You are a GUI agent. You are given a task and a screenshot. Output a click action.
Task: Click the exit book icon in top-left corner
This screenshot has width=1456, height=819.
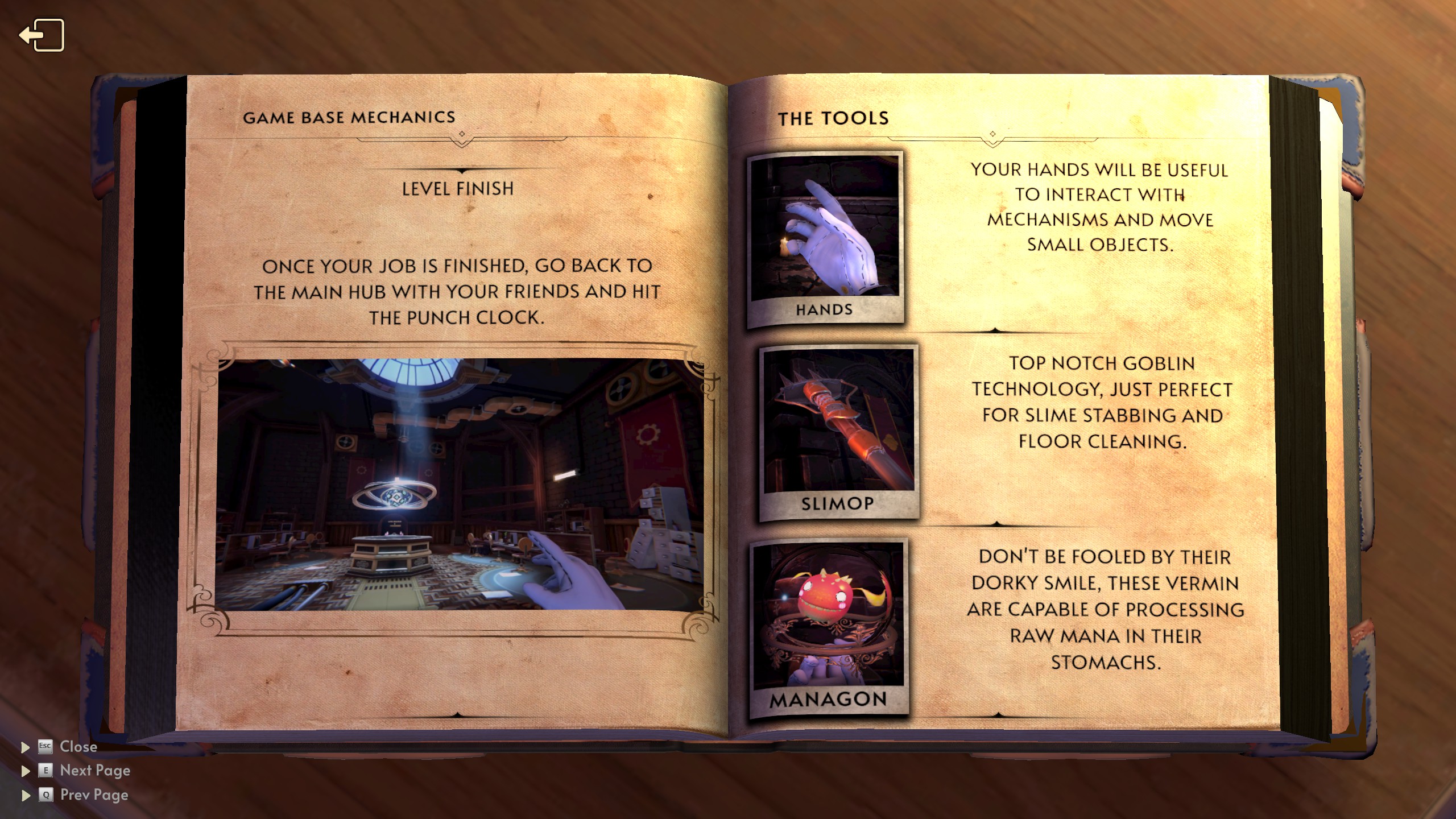(x=43, y=35)
